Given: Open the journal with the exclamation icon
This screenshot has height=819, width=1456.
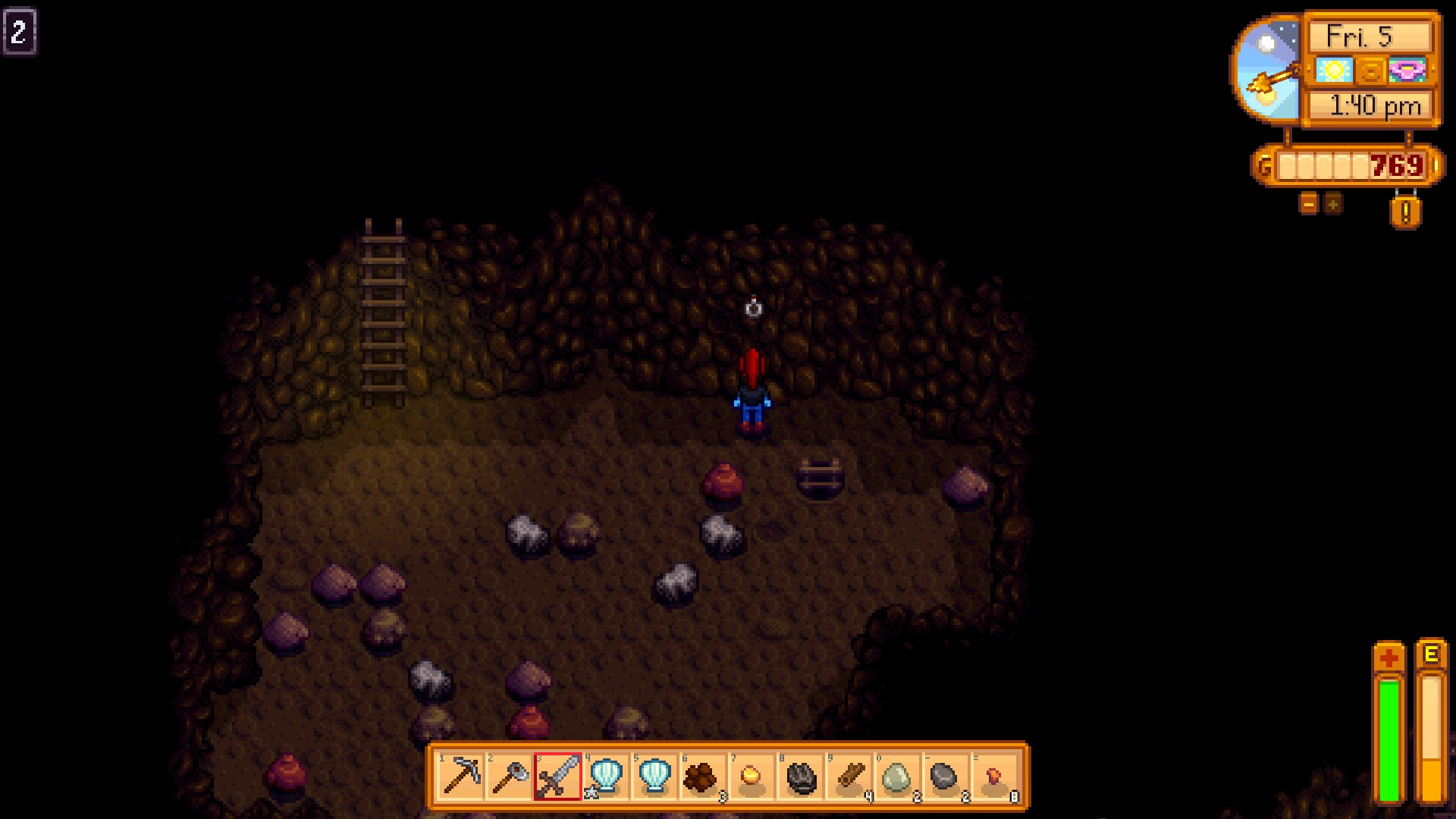Looking at the screenshot, I should pos(1405,213).
